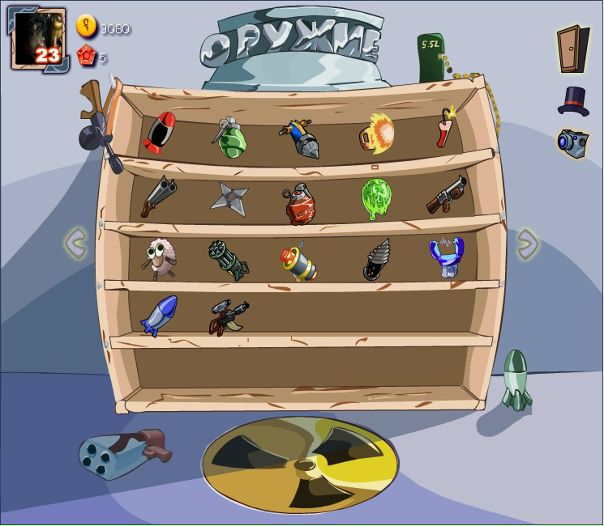Select the sheep weapon

click(159, 259)
